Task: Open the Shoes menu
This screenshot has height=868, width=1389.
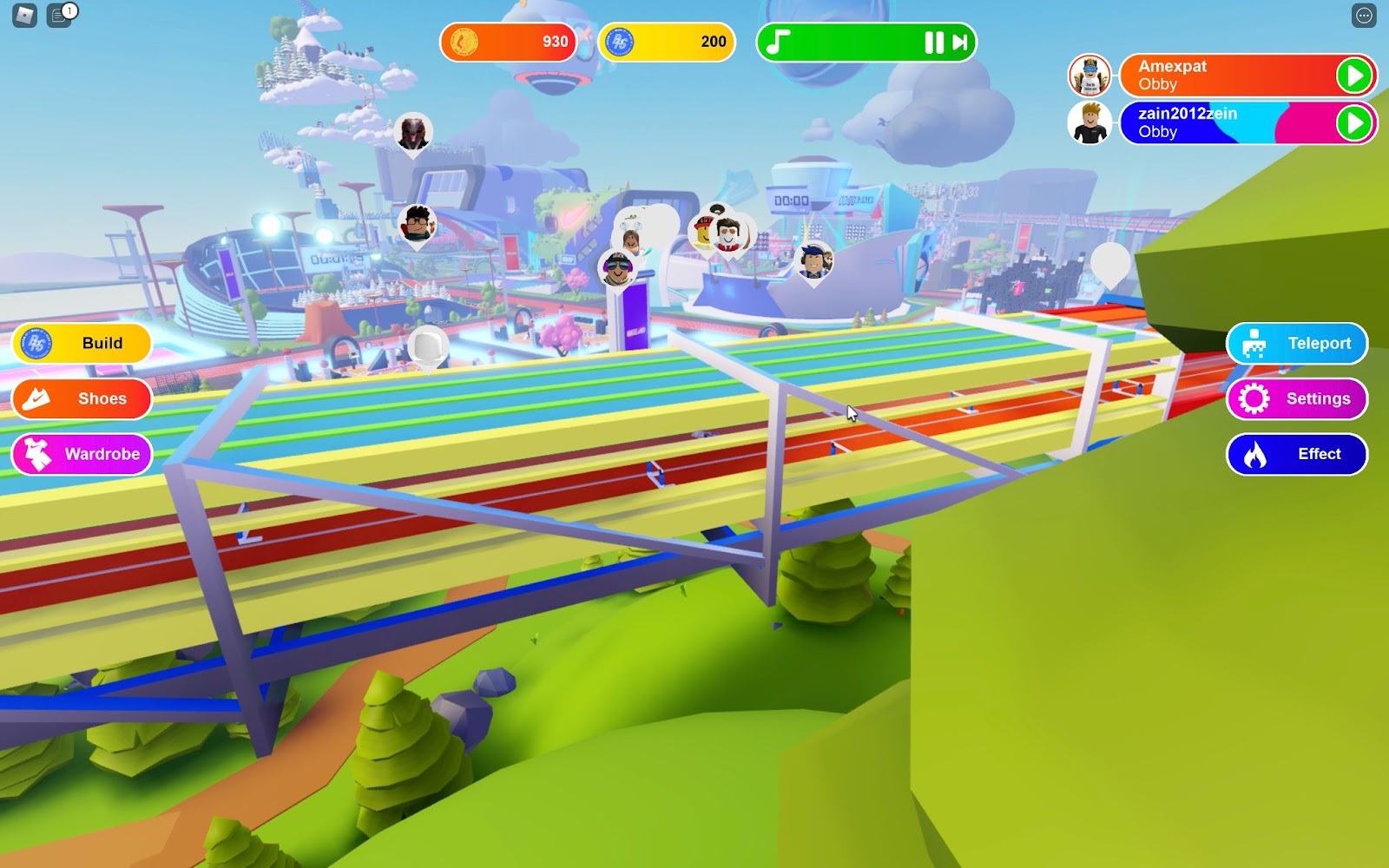Action: click(82, 399)
